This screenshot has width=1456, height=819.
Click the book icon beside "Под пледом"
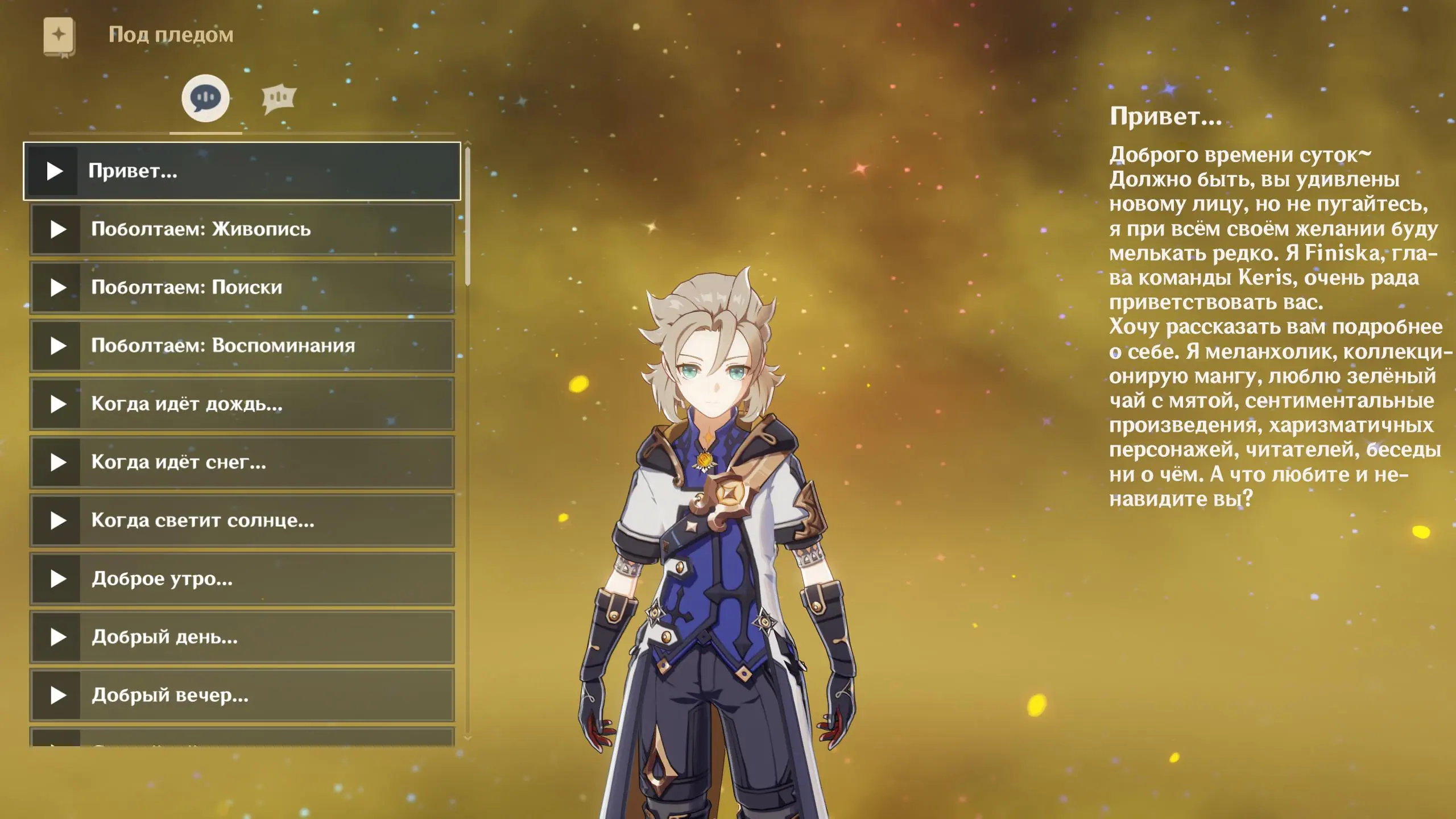click(59, 37)
